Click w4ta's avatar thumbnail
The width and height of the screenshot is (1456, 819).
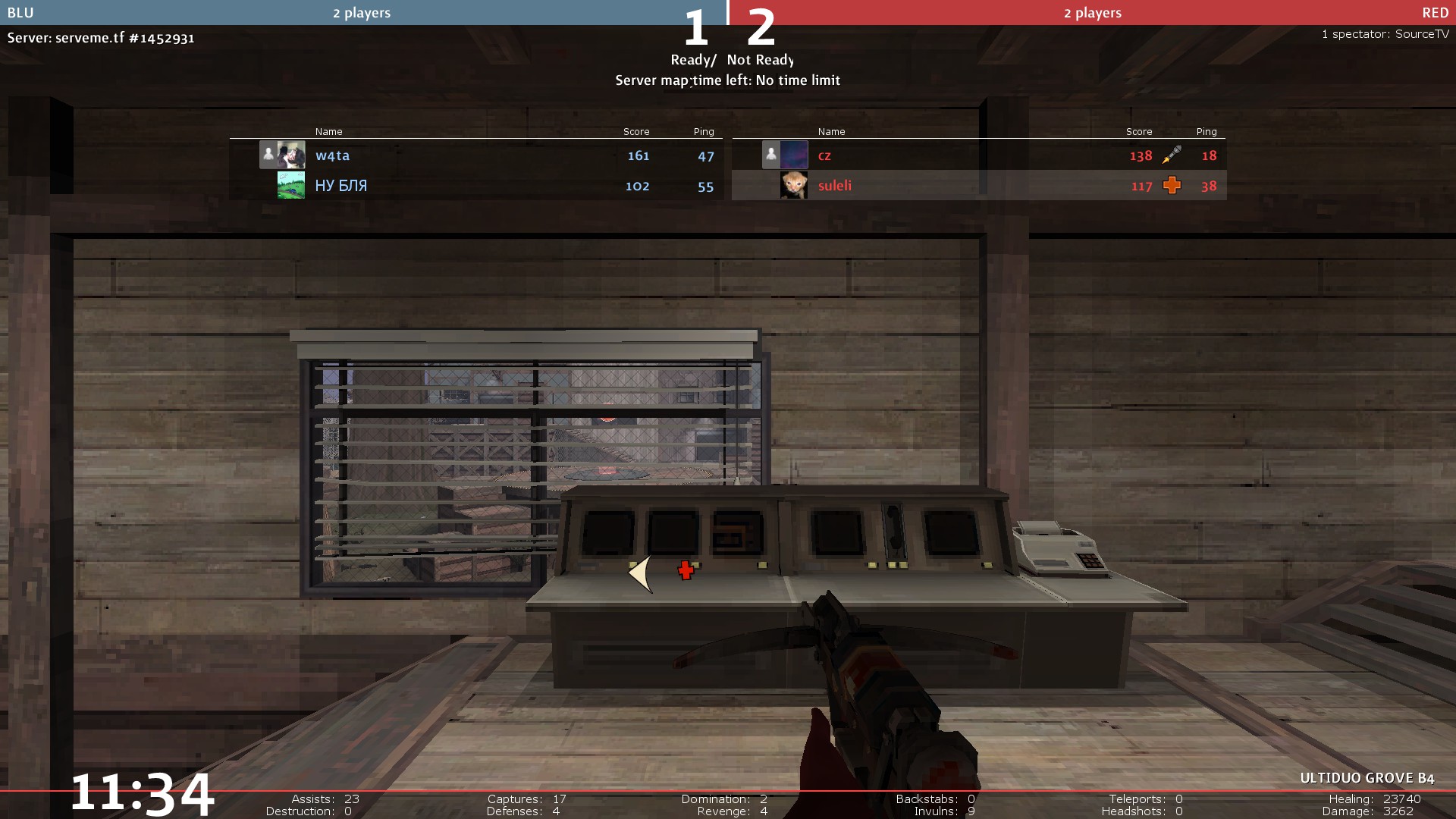tap(291, 155)
